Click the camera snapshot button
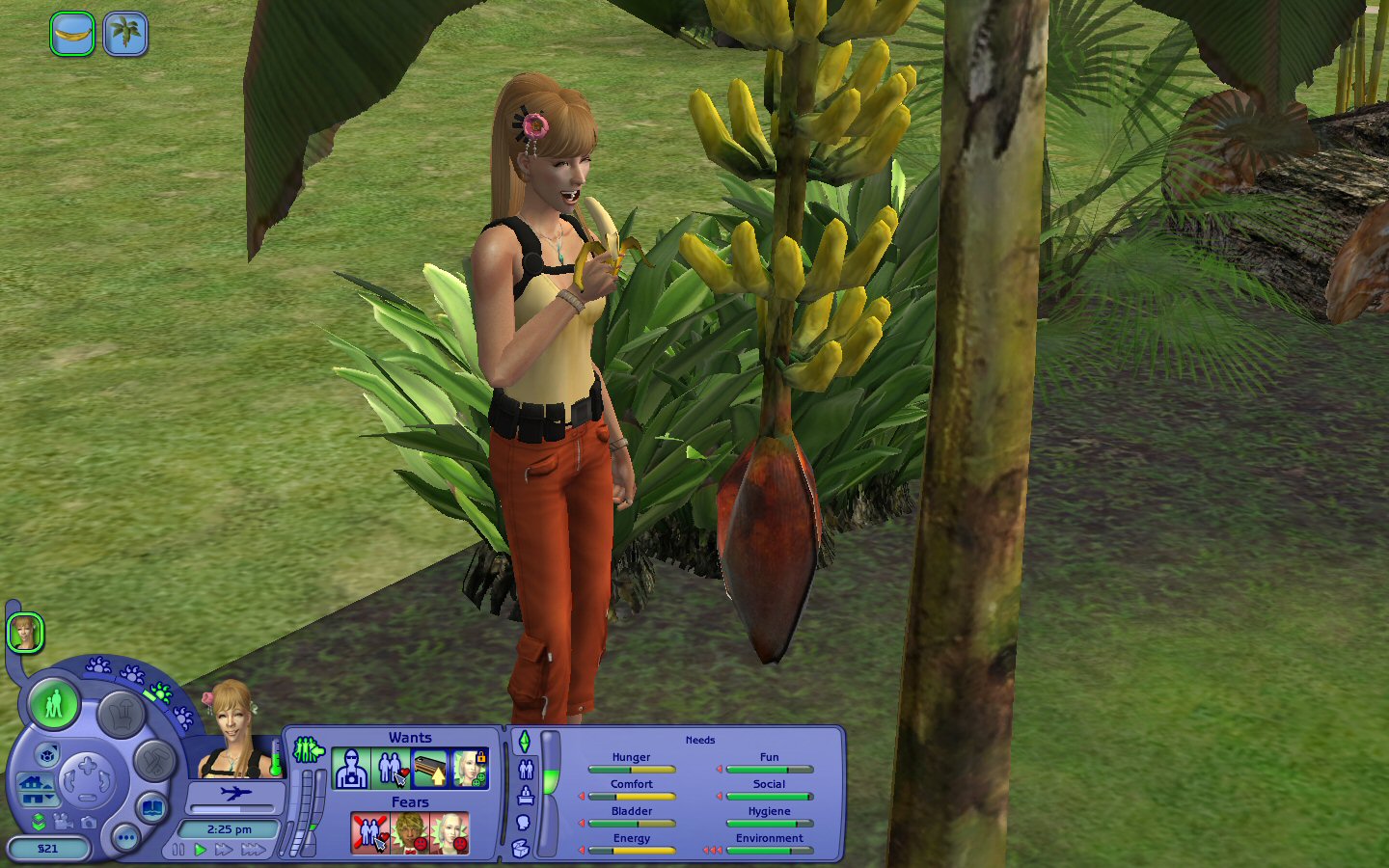The height and width of the screenshot is (868, 1389). pos(89,822)
